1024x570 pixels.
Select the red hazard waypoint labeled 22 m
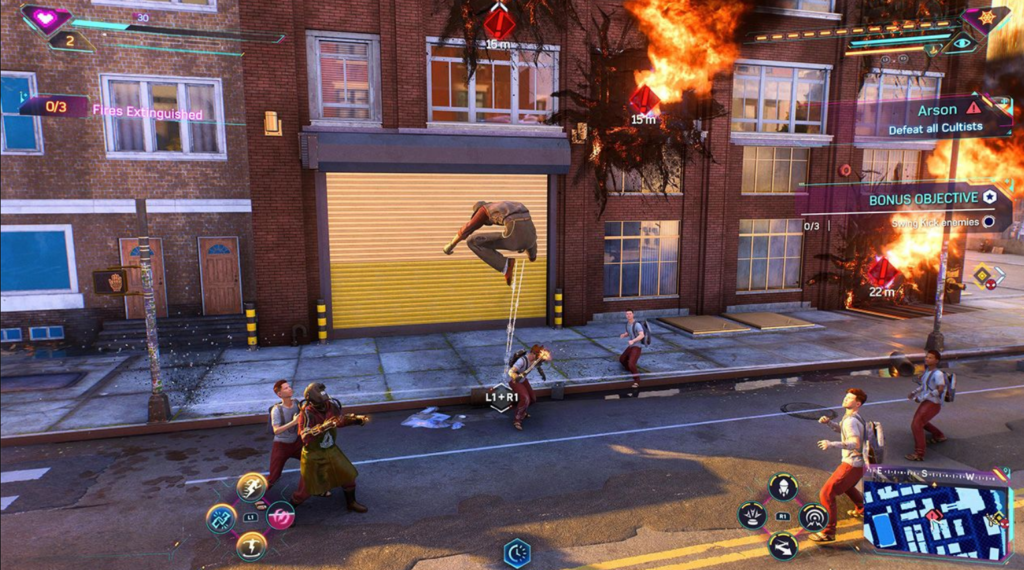coord(881,271)
